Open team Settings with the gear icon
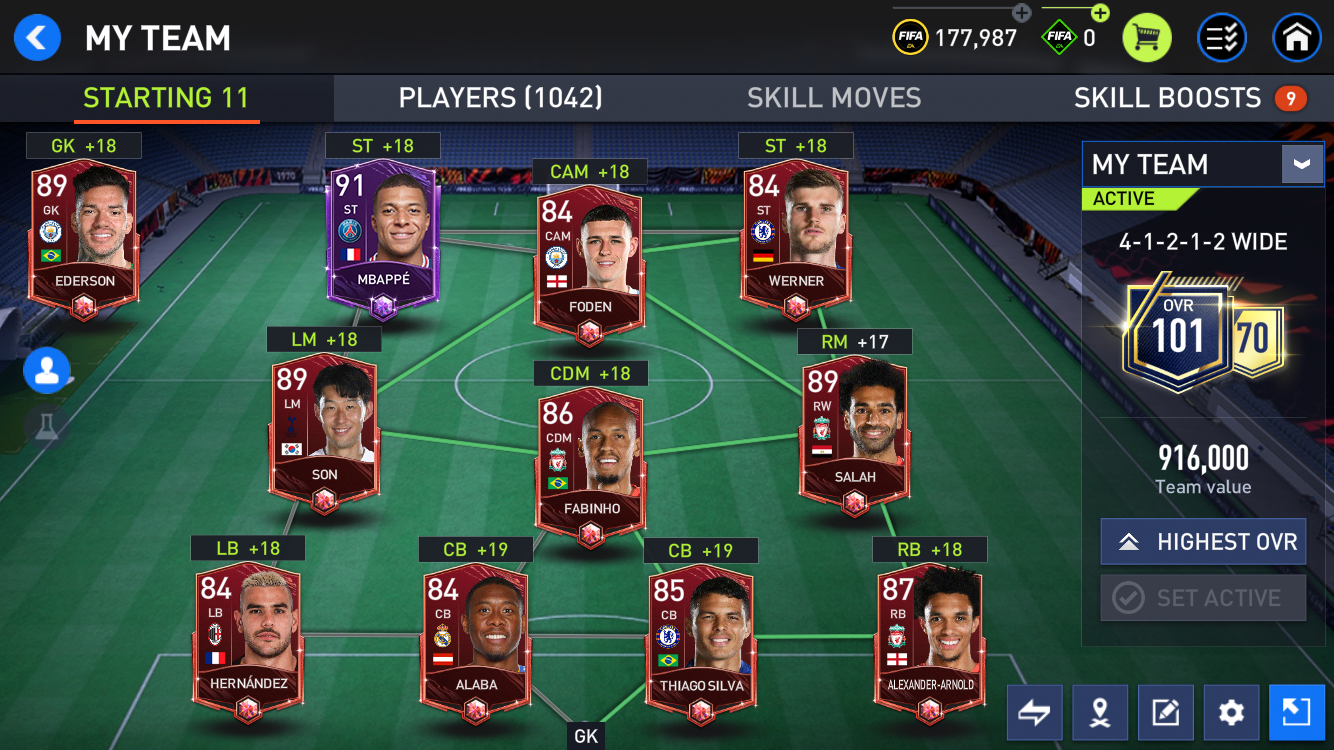The image size is (1334, 750). [1230, 713]
